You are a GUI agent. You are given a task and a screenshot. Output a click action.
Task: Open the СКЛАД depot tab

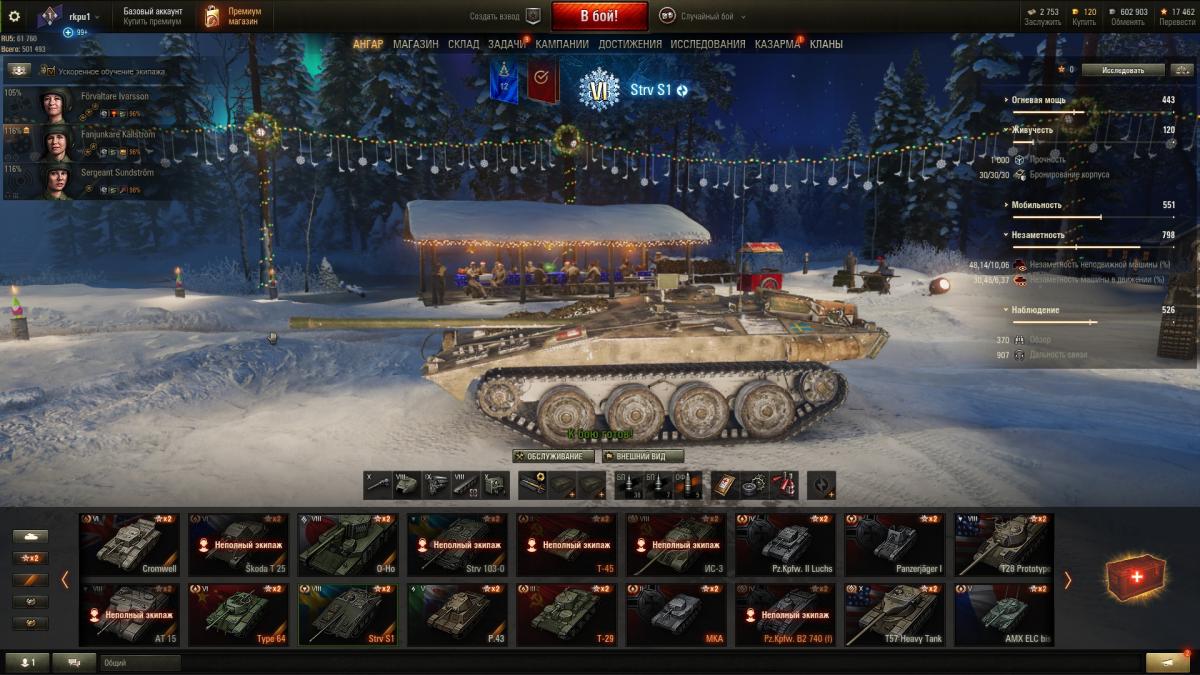click(x=463, y=44)
